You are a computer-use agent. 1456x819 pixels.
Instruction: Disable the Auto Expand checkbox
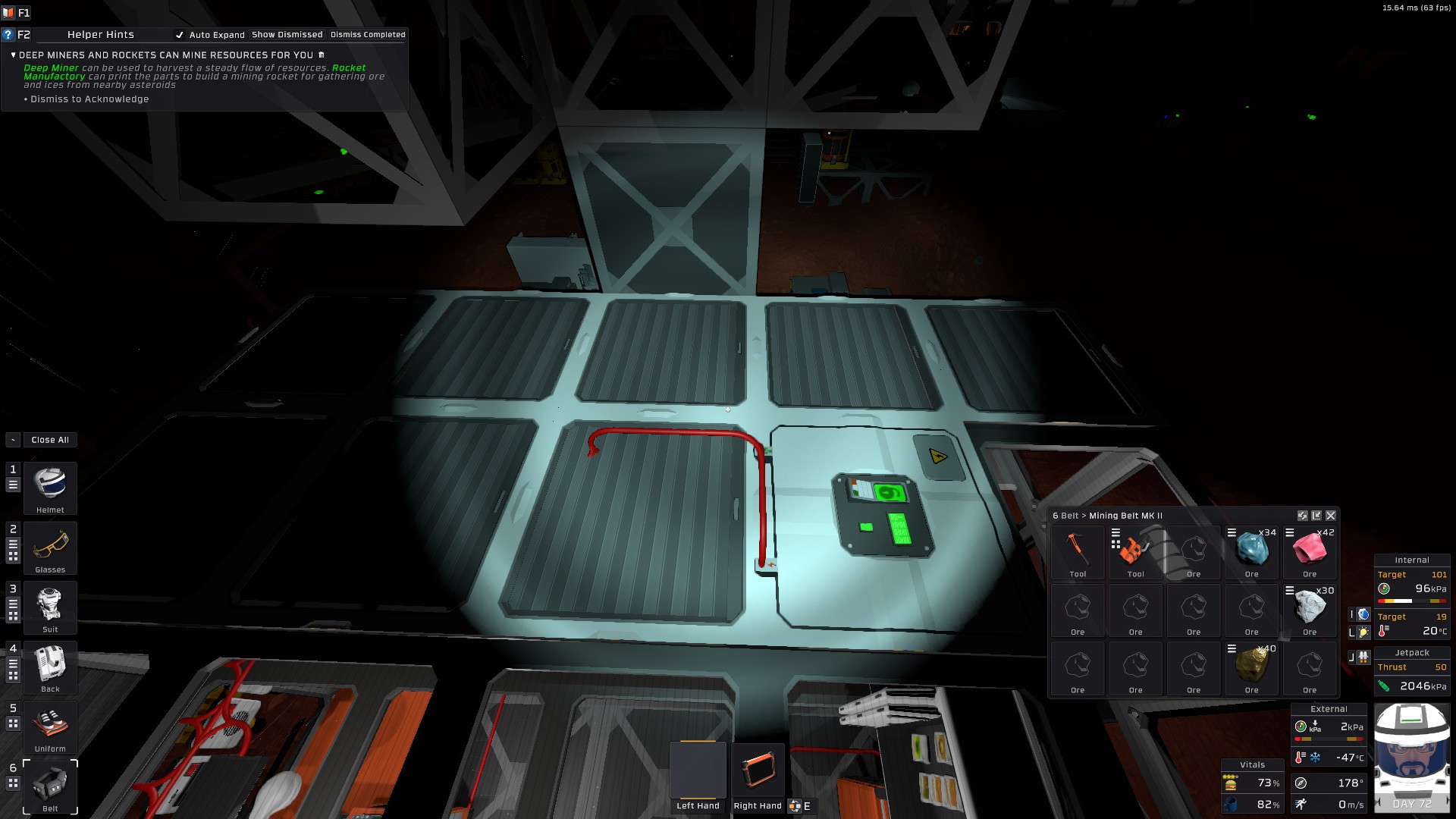(x=180, y=35)
